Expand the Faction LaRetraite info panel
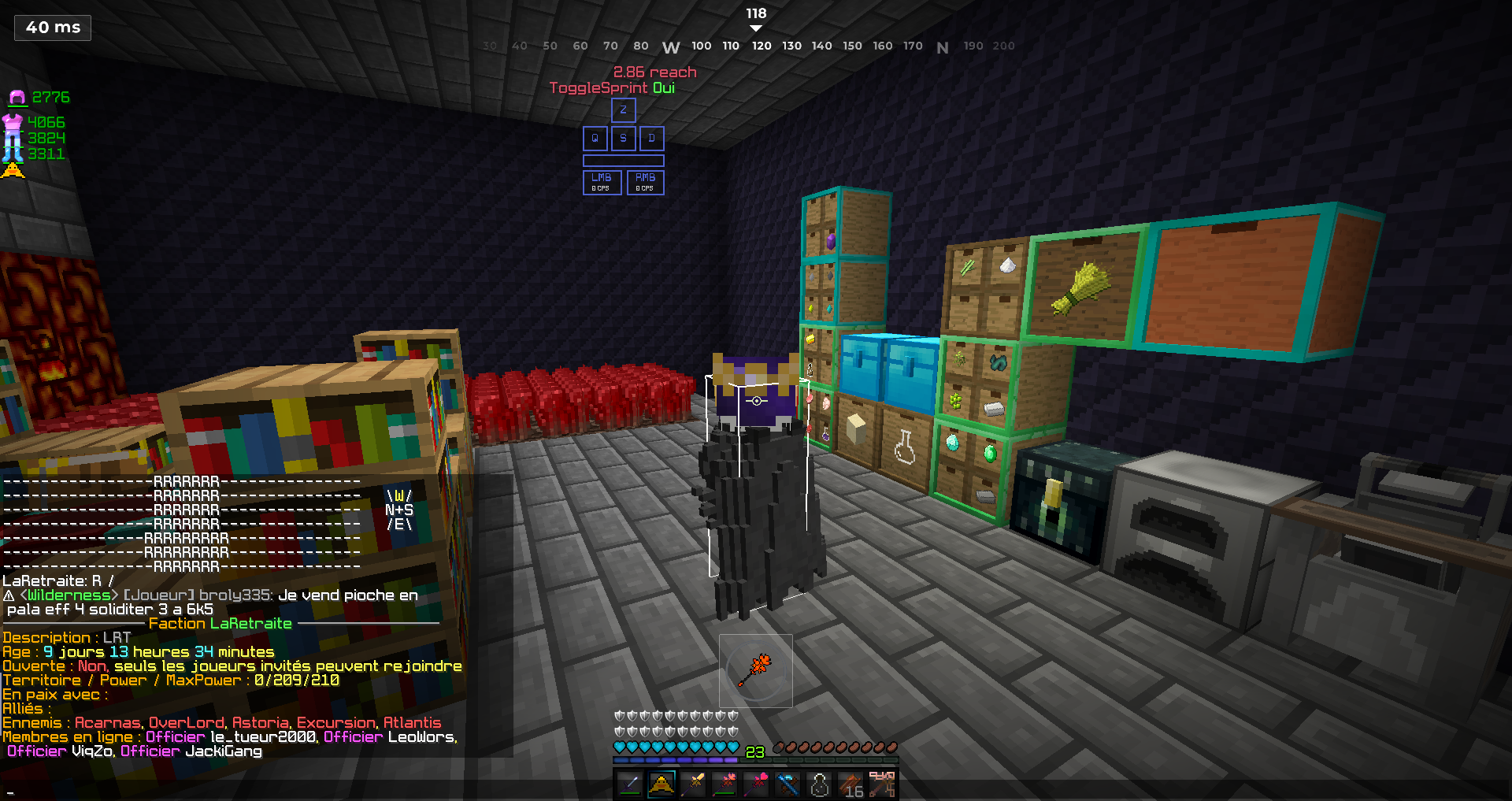Viewport: 1512px width, 801px height. click(x=220, y=623)
